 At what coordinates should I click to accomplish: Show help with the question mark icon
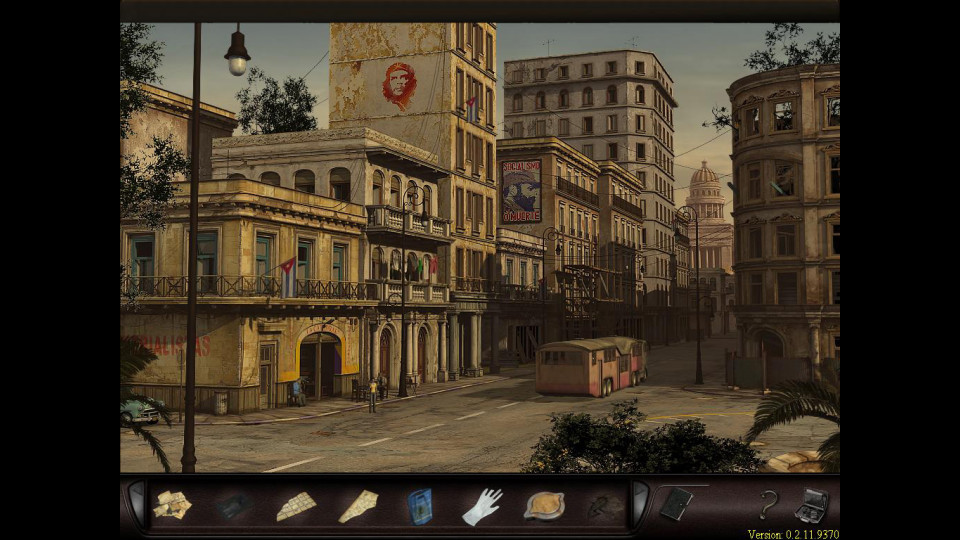[768, 505]
